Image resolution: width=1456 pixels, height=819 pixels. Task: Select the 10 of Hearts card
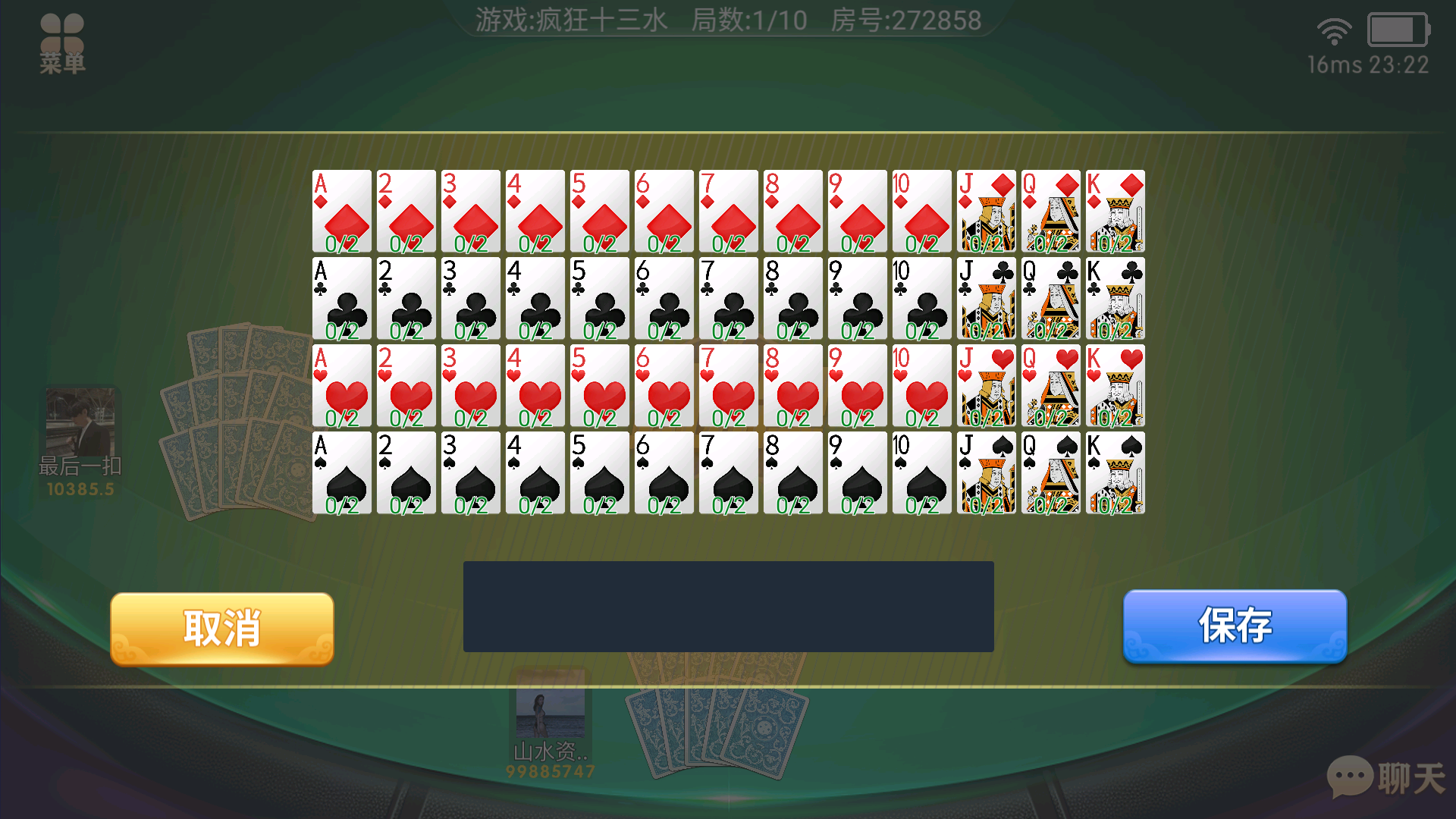[x=921, y=387]
